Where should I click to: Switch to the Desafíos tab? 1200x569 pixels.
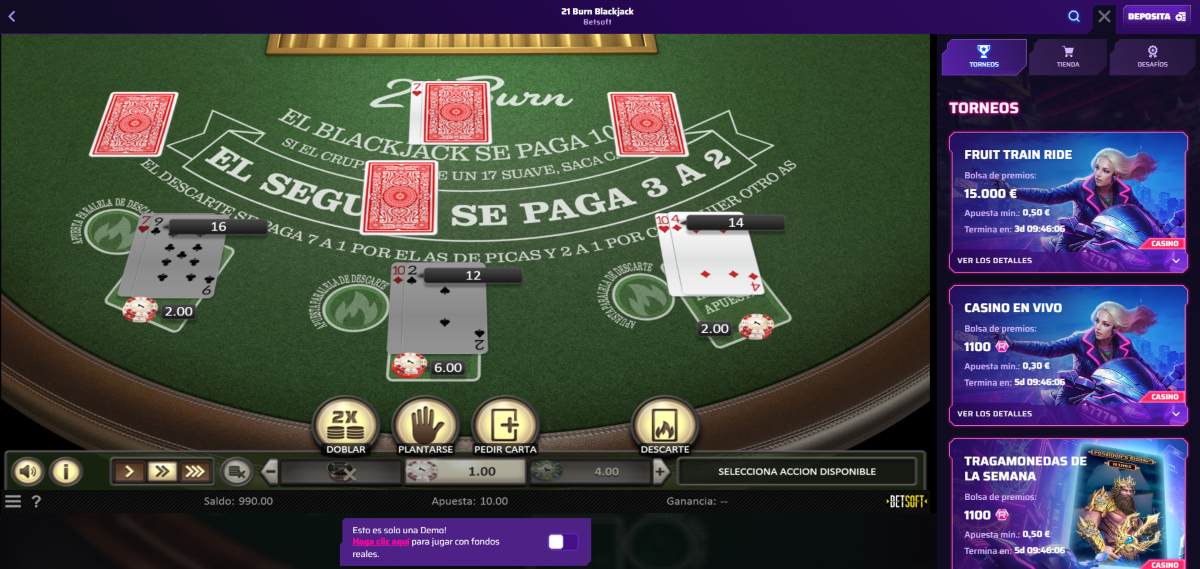(x=1152, y=57)
